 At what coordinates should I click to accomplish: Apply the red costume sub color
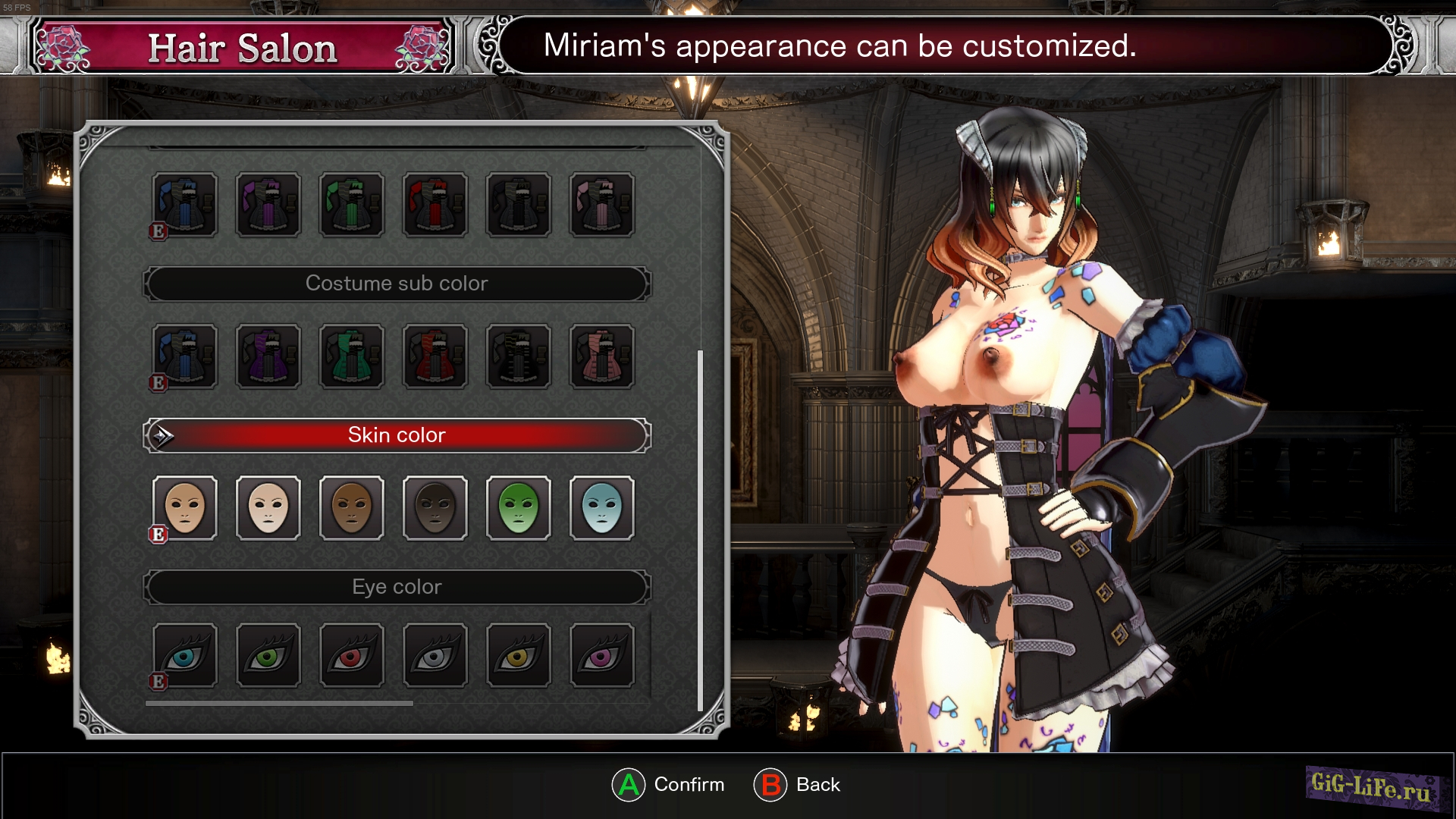coord(435,356)
